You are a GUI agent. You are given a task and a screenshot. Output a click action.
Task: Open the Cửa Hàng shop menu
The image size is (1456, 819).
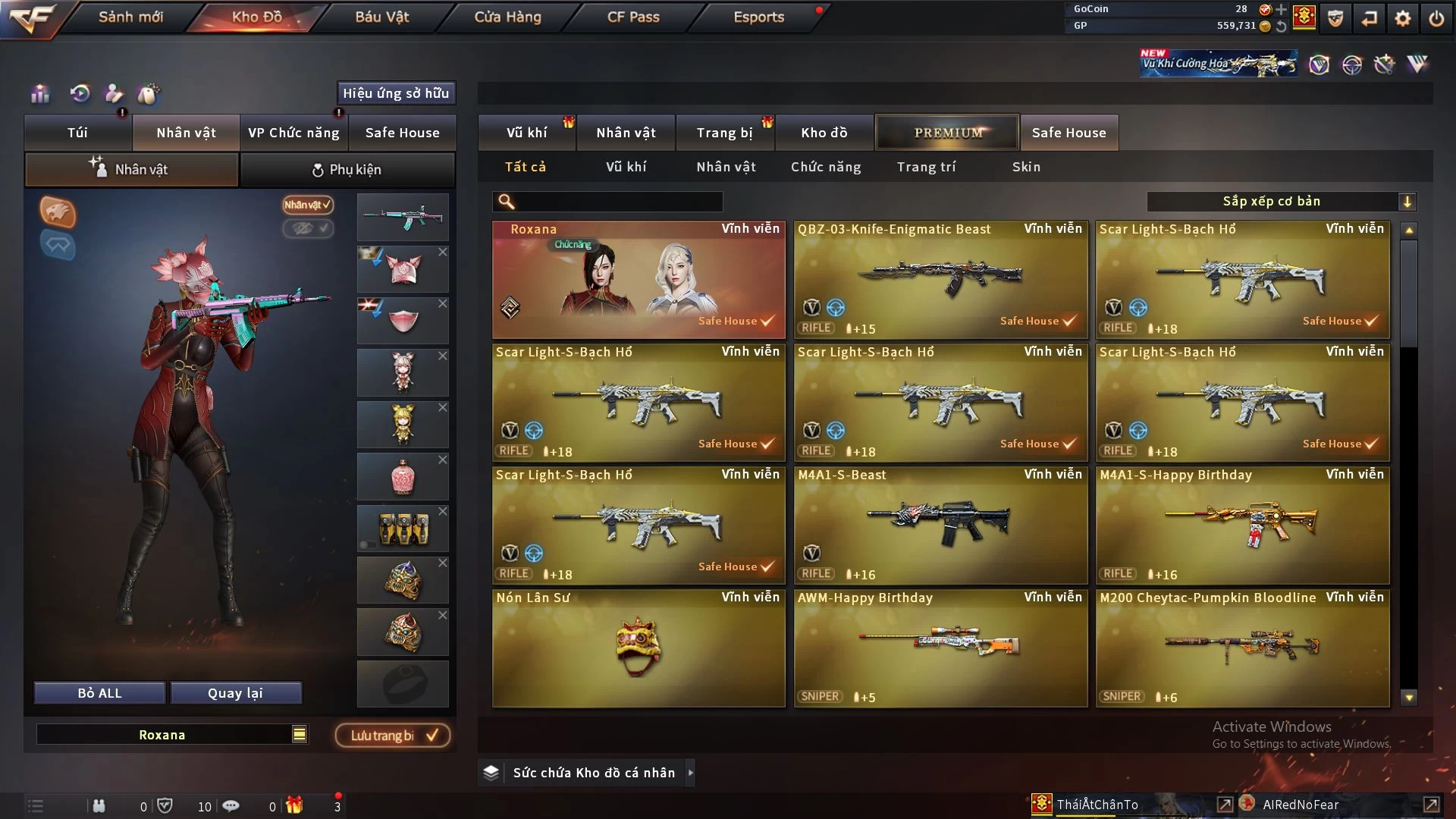(507, 17)
